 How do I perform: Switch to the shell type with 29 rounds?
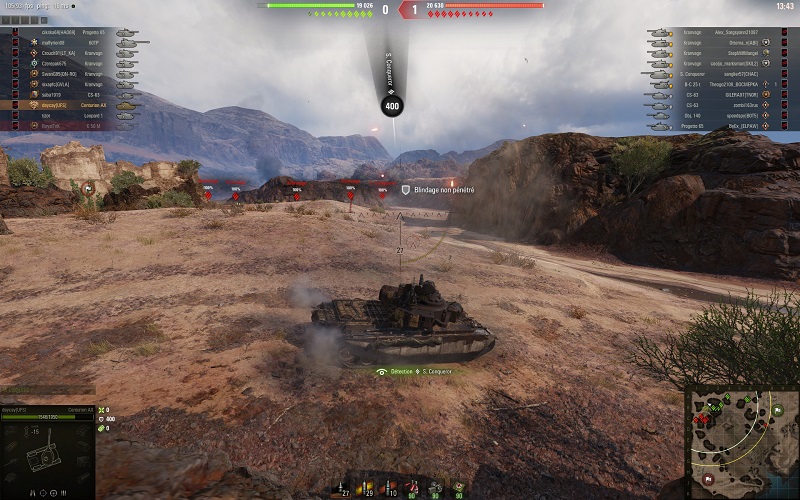point(368,488)
